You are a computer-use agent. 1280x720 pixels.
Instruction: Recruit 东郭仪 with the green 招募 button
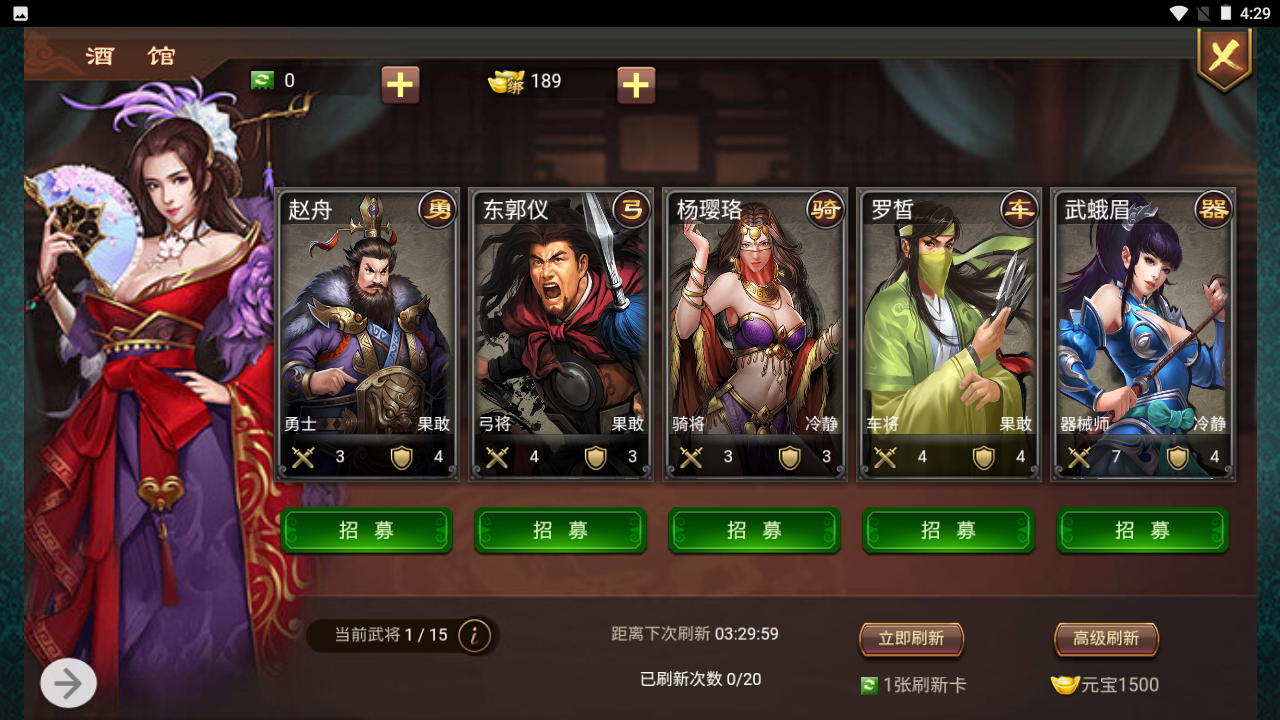tap(561, 530)
